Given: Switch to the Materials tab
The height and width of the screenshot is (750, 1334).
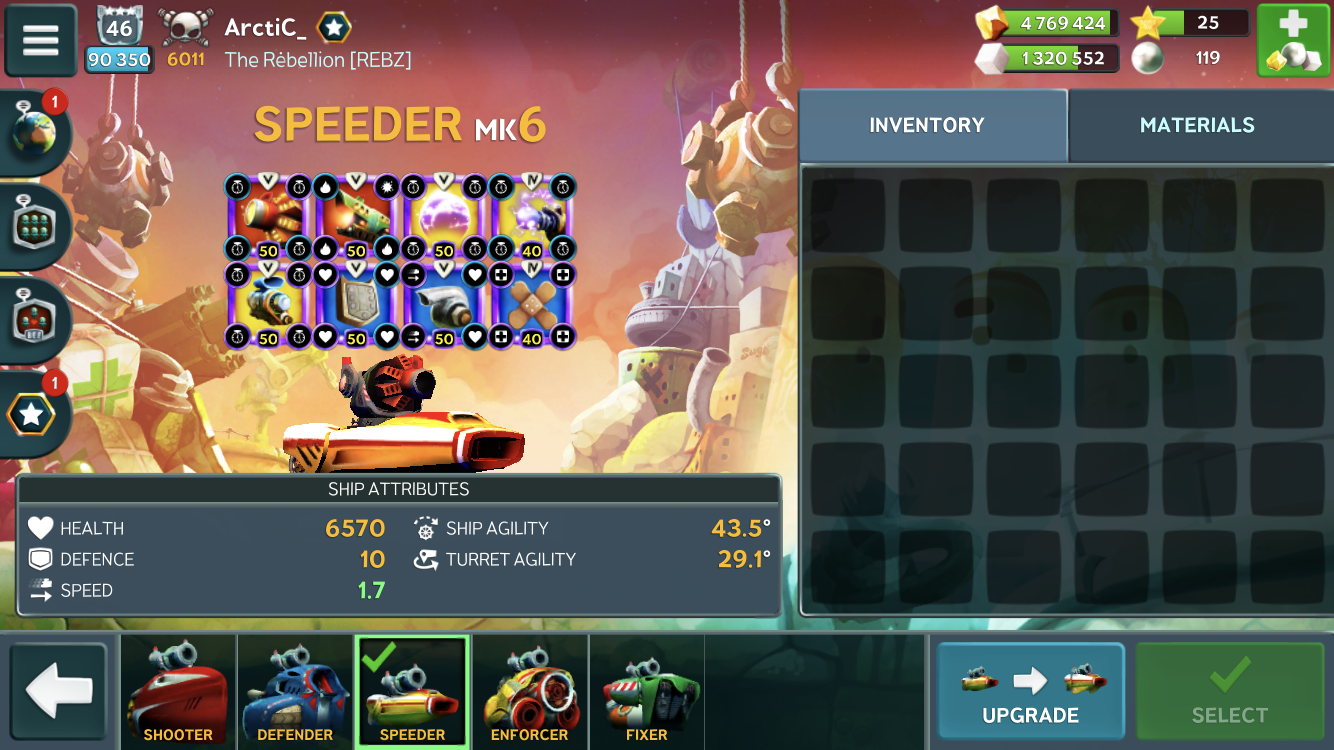Looking at the screenshot, I should pyautogui.click(x=1197, y=125).
